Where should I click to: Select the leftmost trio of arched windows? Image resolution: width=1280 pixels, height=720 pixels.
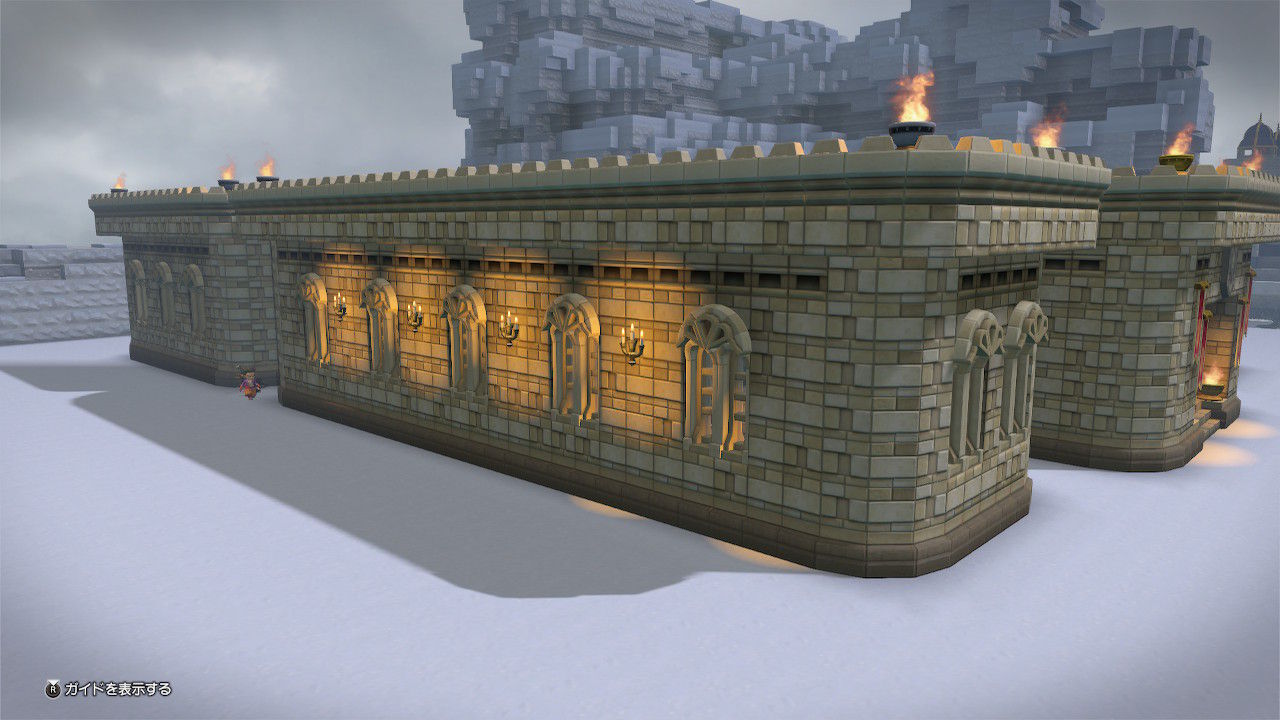pos(165,290)
